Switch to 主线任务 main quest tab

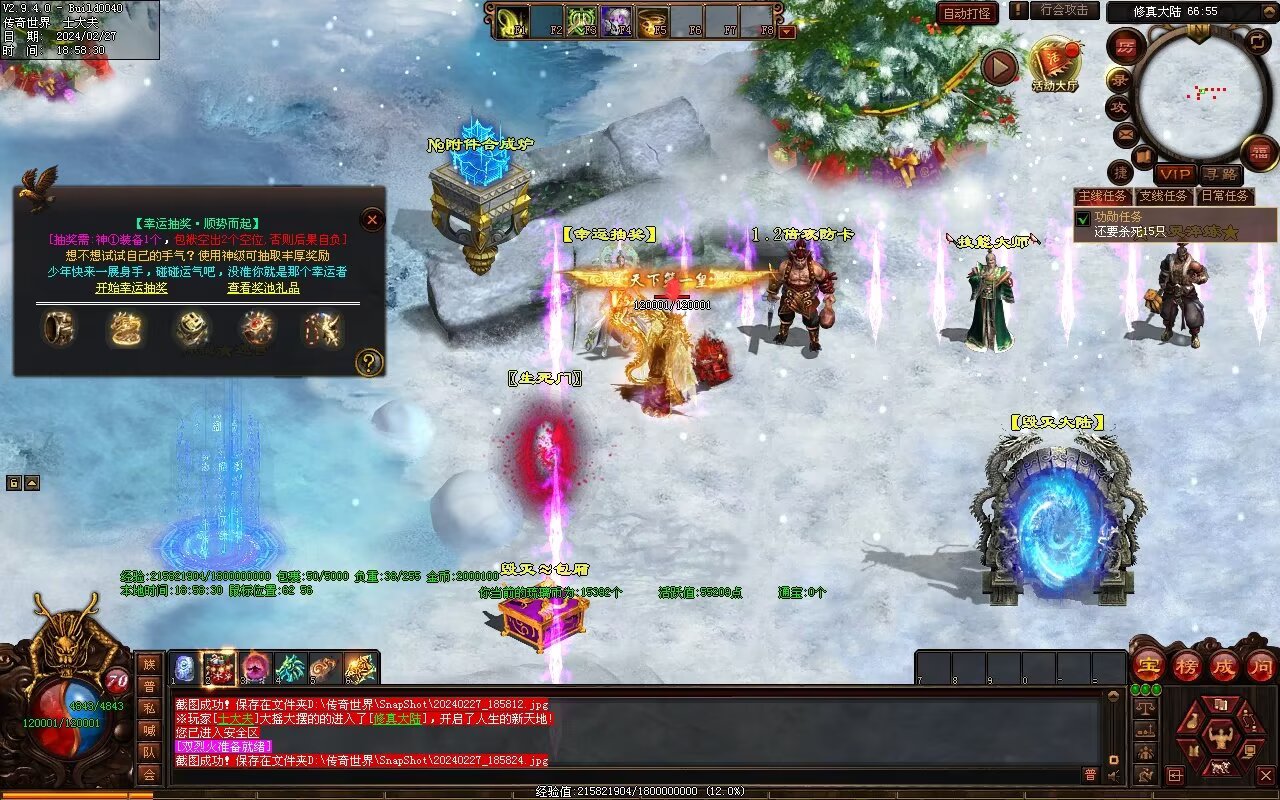pos(1103,196)
